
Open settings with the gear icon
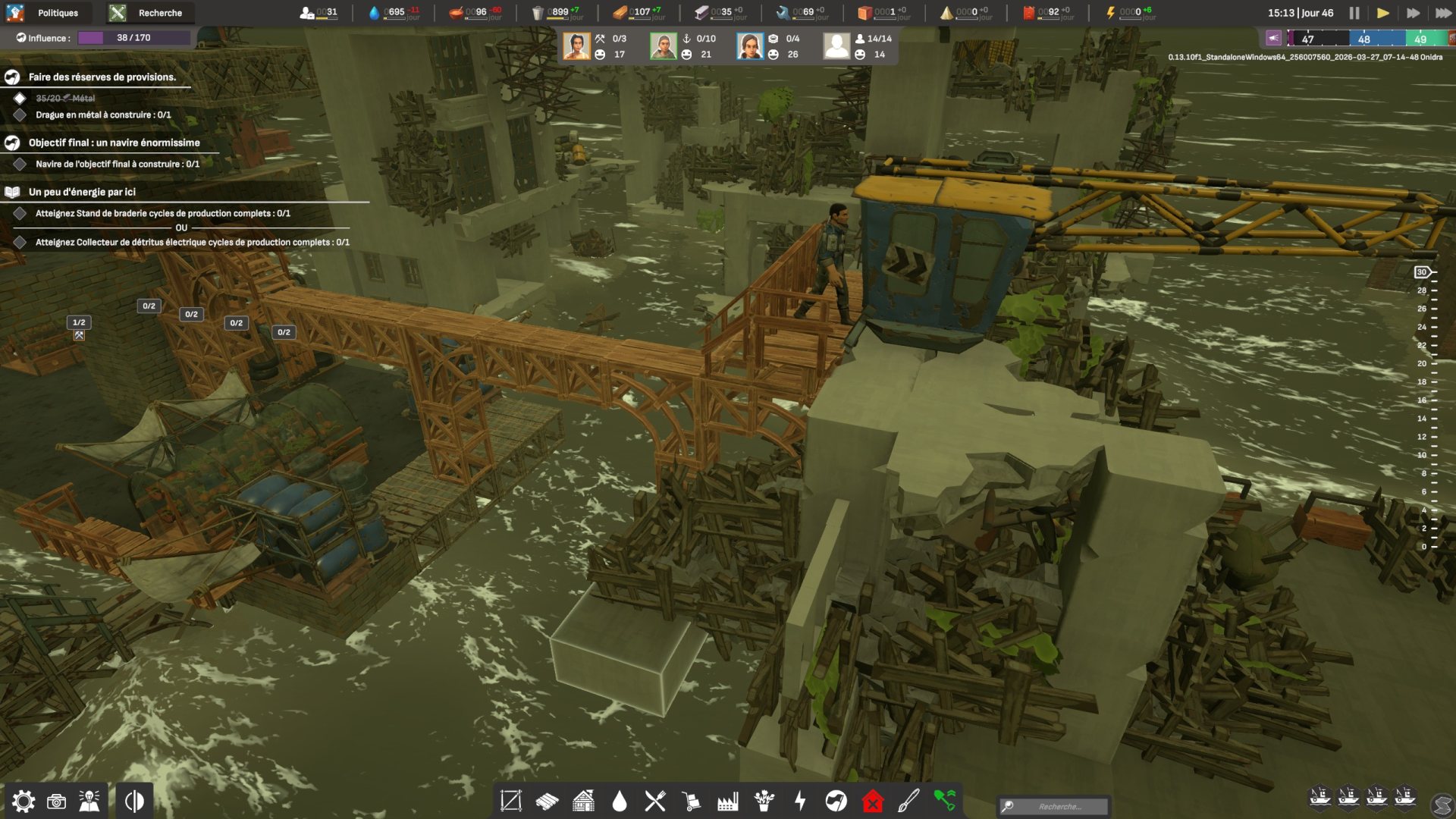point(23,802)
